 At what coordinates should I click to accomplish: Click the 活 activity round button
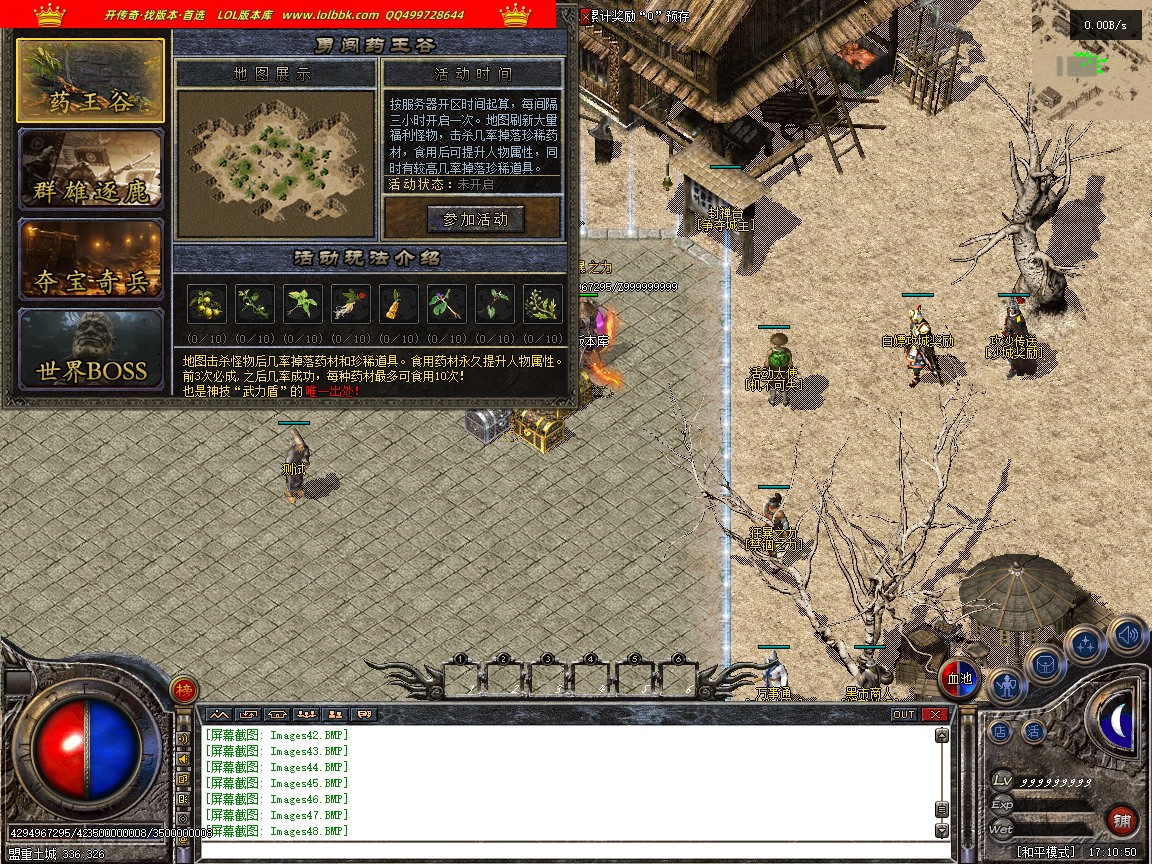pos(1033,732)
